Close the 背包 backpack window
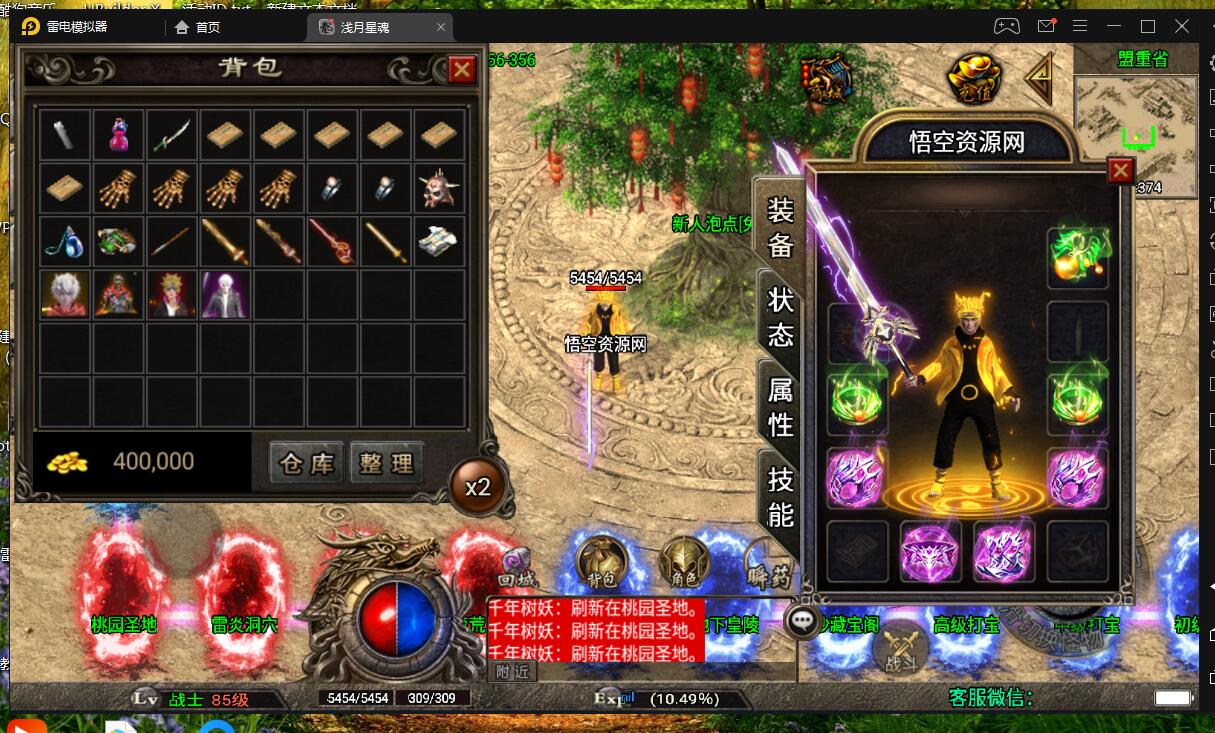Viewport: 1215px width, 733px height. coord(461,69)
